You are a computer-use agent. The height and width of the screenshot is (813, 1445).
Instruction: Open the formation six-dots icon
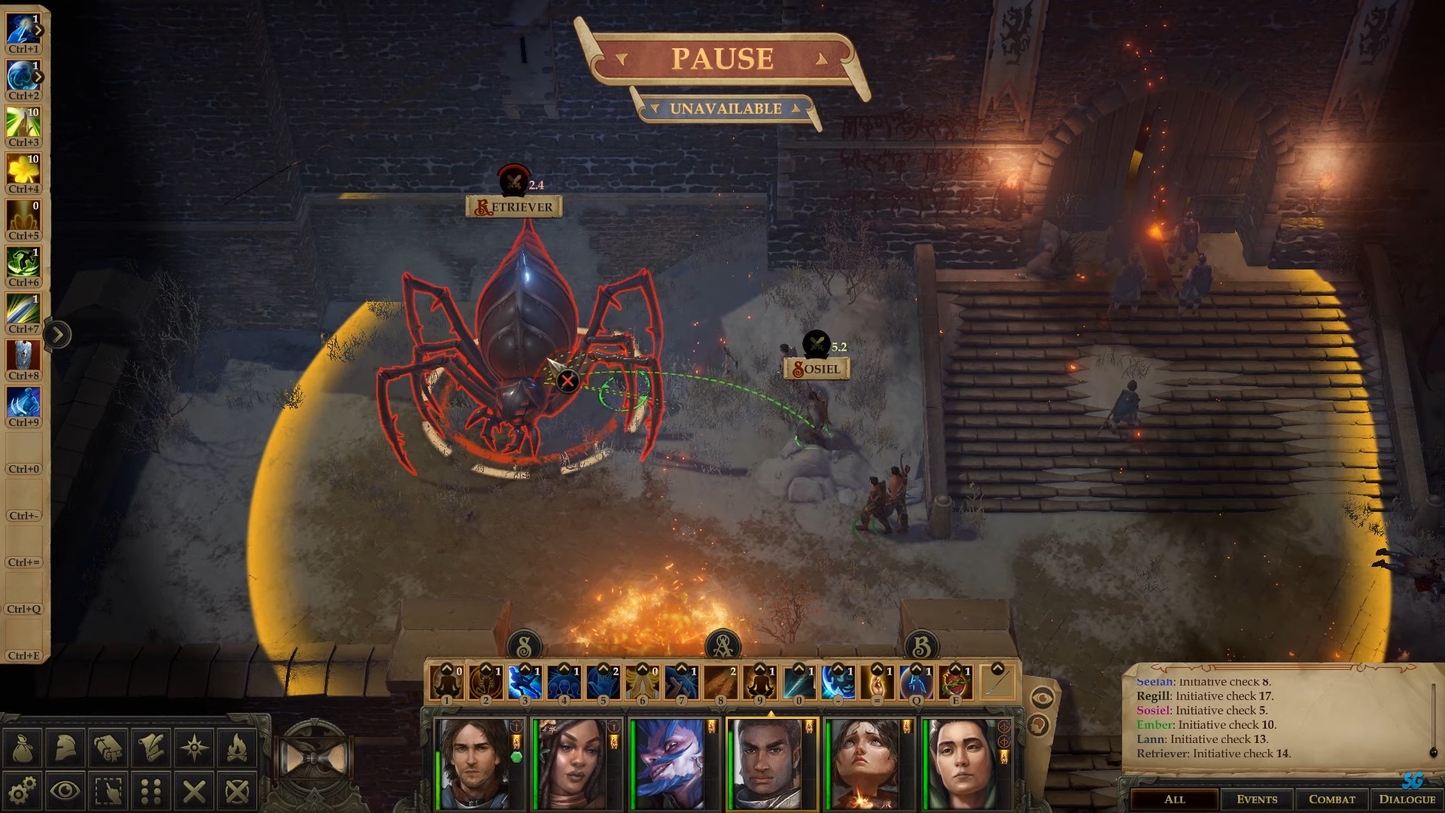(151, 791)
